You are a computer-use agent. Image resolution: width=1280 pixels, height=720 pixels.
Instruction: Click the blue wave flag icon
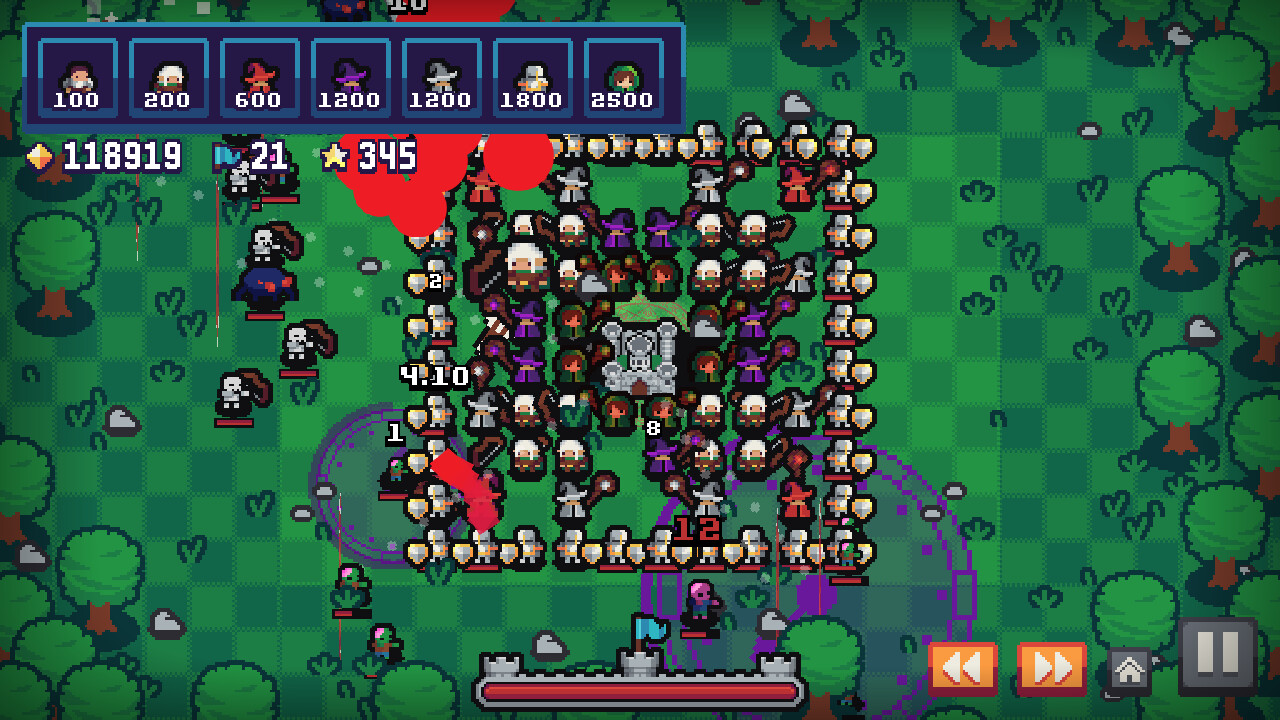tap(225, 157)
